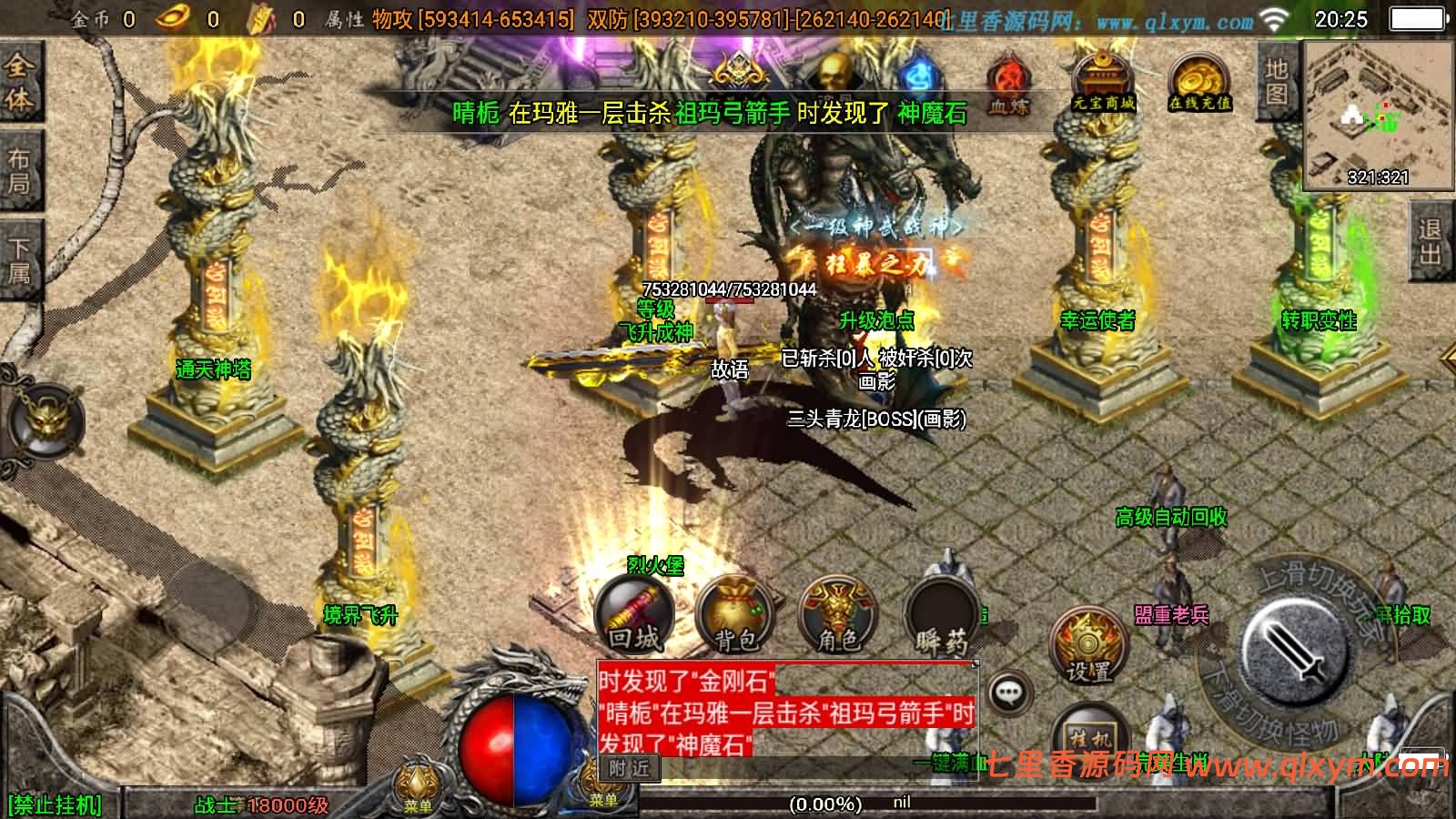Toggle the 挂机 auto-battle button
Viewport: 1456px width, 819px height.
pyautogui.click(x=1091, y=735)
